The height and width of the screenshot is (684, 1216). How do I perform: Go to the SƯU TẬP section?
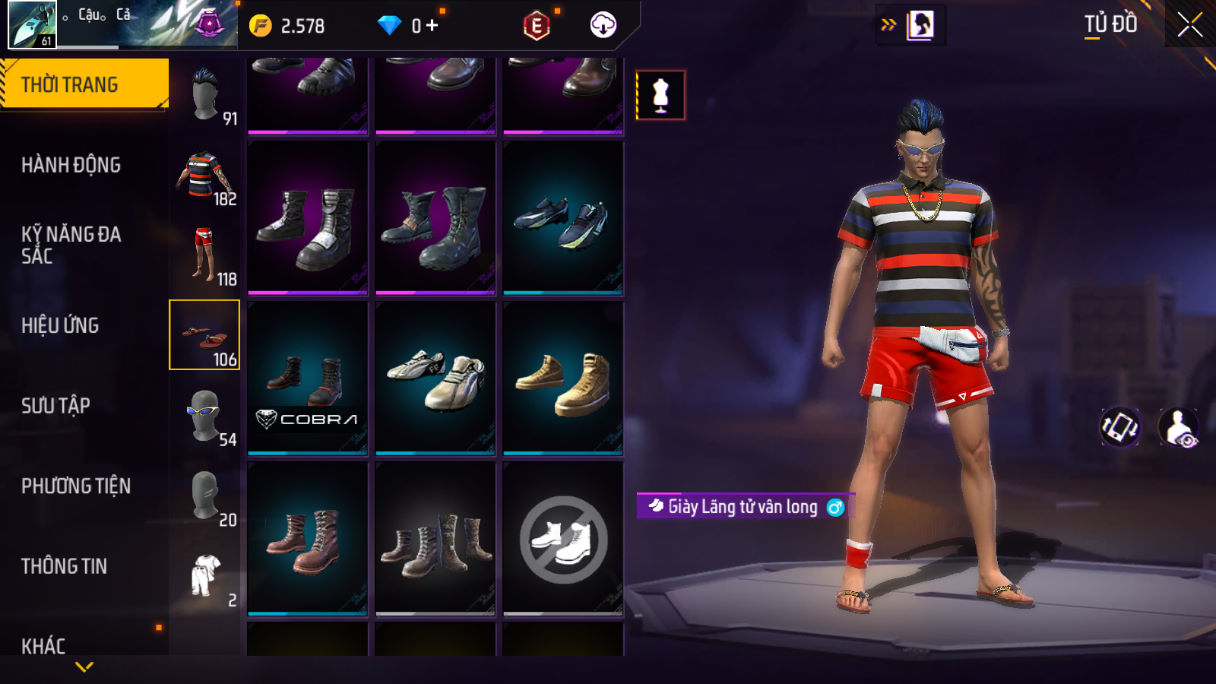[56, 405]
